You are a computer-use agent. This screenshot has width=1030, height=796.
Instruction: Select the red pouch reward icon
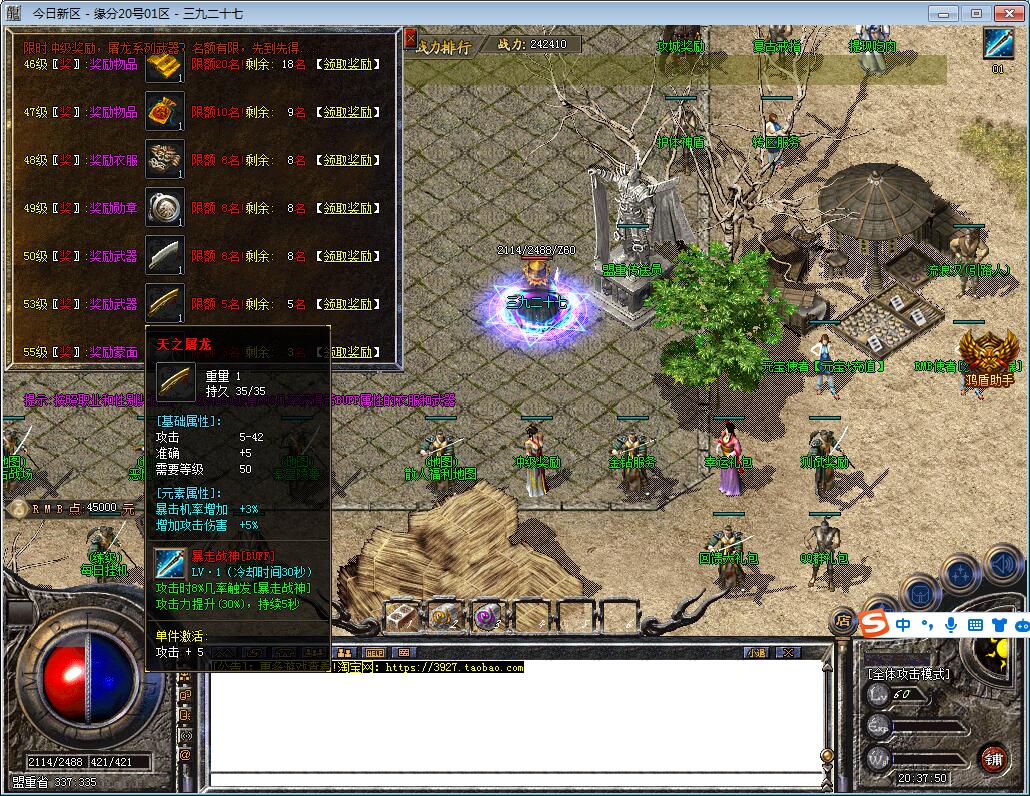pyautogui.click(x=165, y=111)
